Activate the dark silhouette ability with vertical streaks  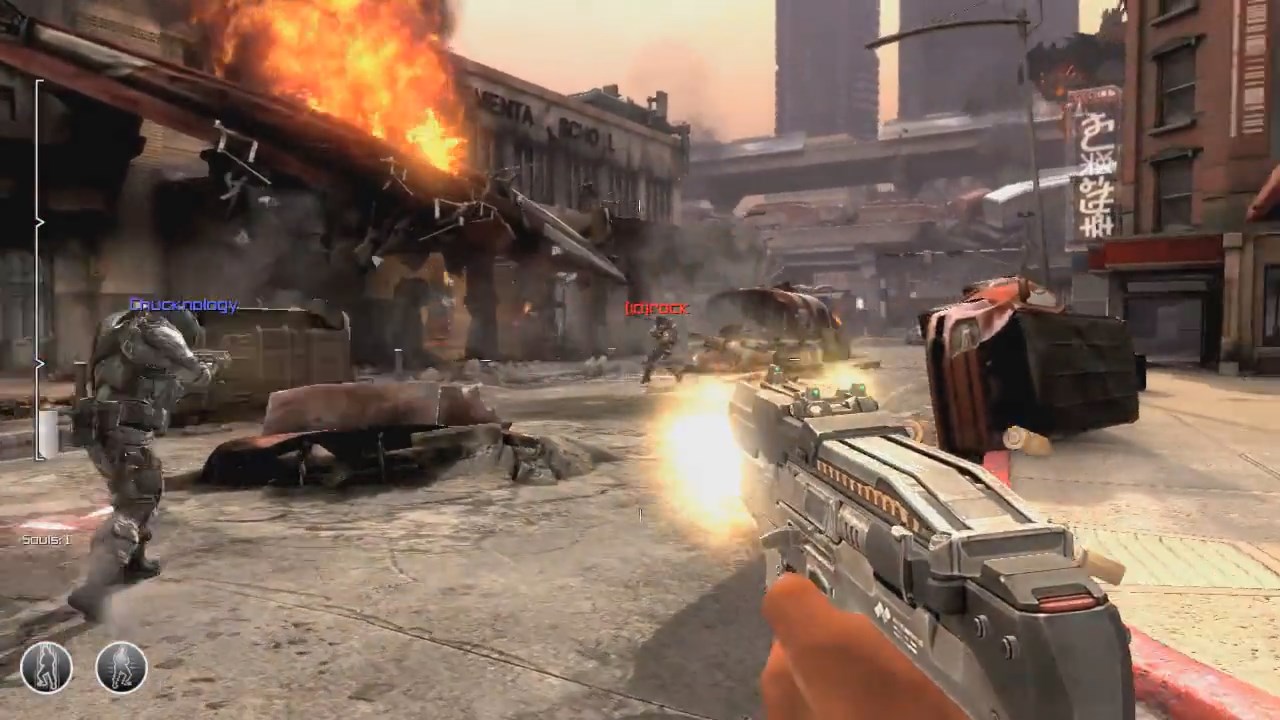tap(46, 667)
